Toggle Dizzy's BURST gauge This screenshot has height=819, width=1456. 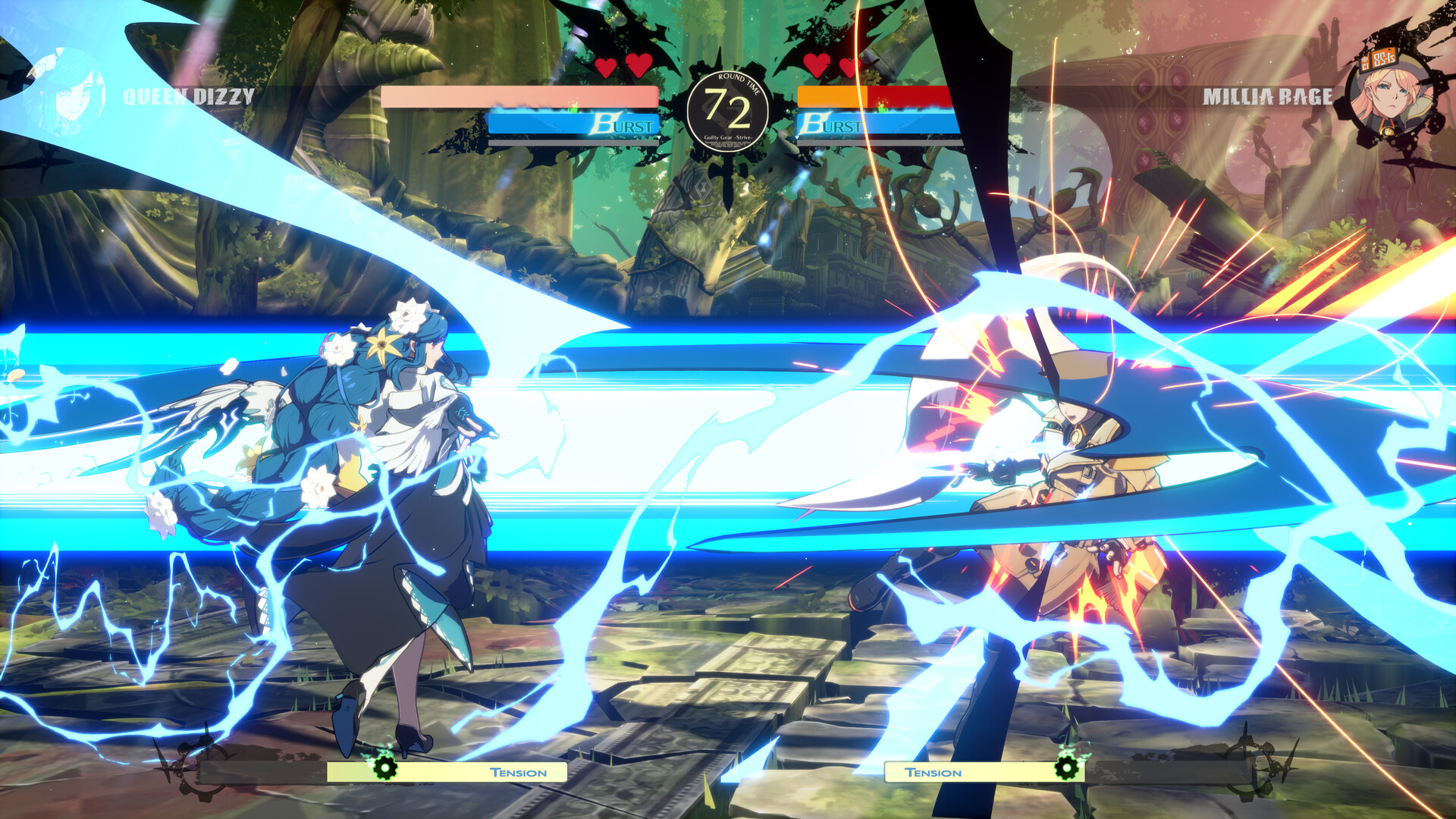573,124
